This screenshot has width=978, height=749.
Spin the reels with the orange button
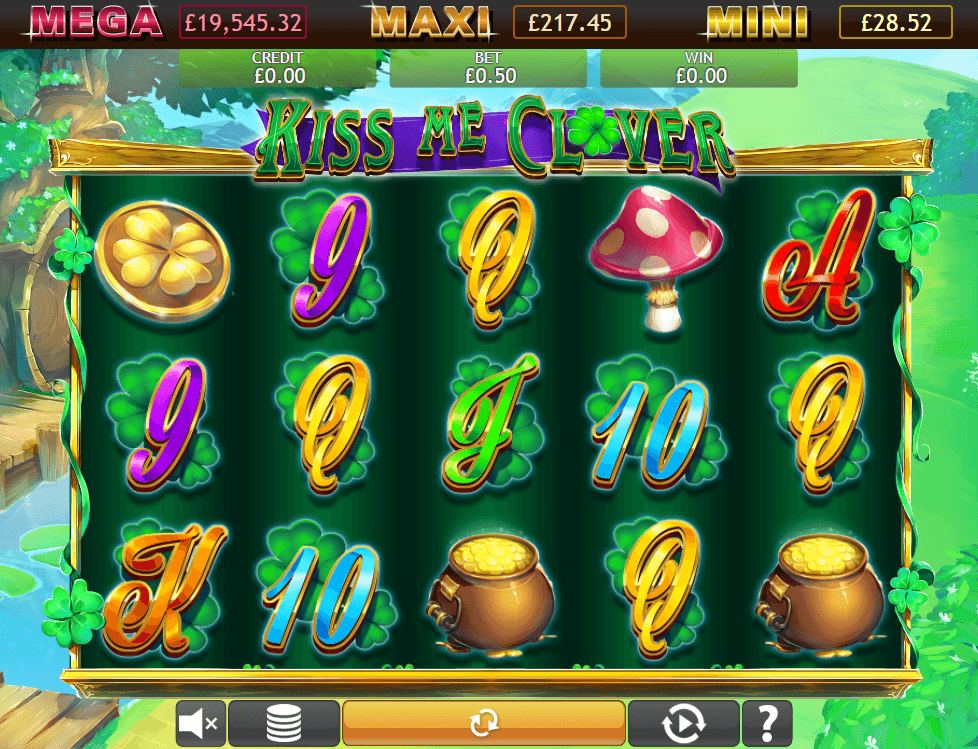click(484, 722)
